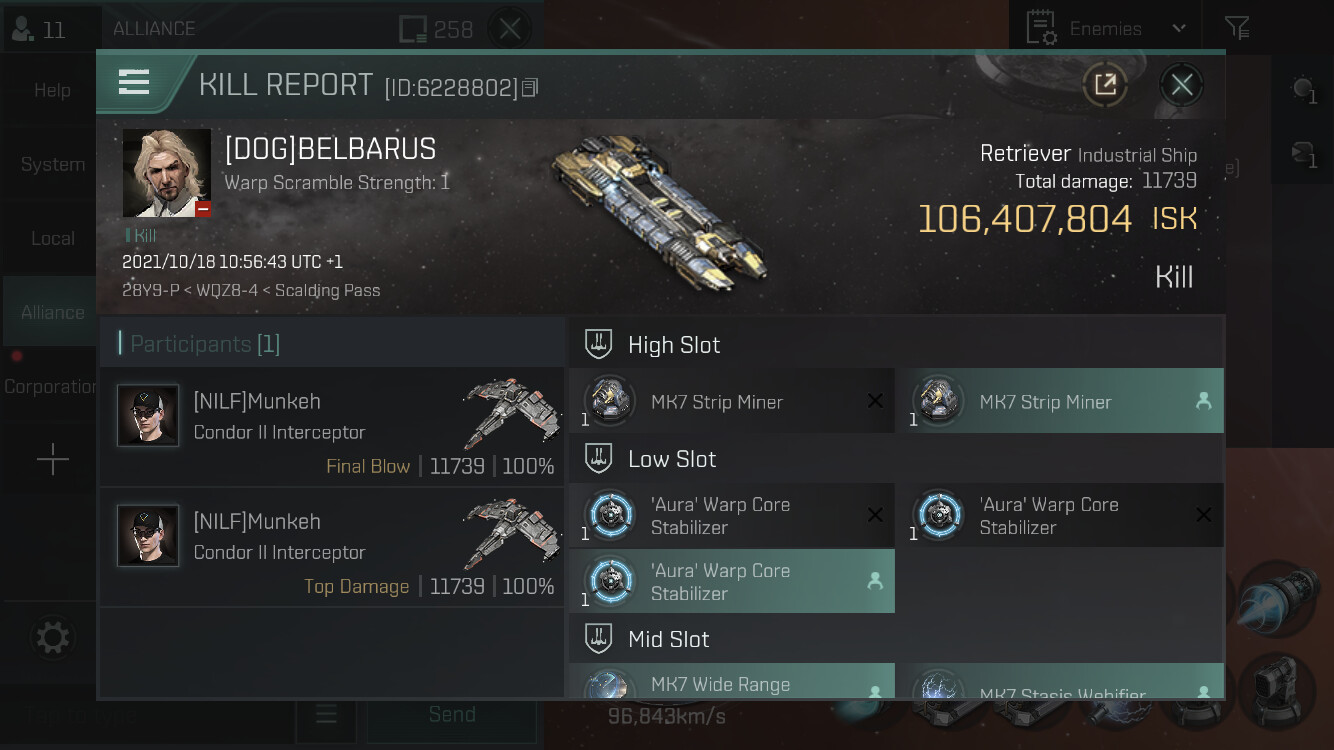This screenshot has height=750, width=1334.
Task: Select the MK7 Wide Range mid slot module
Action: 732,685
